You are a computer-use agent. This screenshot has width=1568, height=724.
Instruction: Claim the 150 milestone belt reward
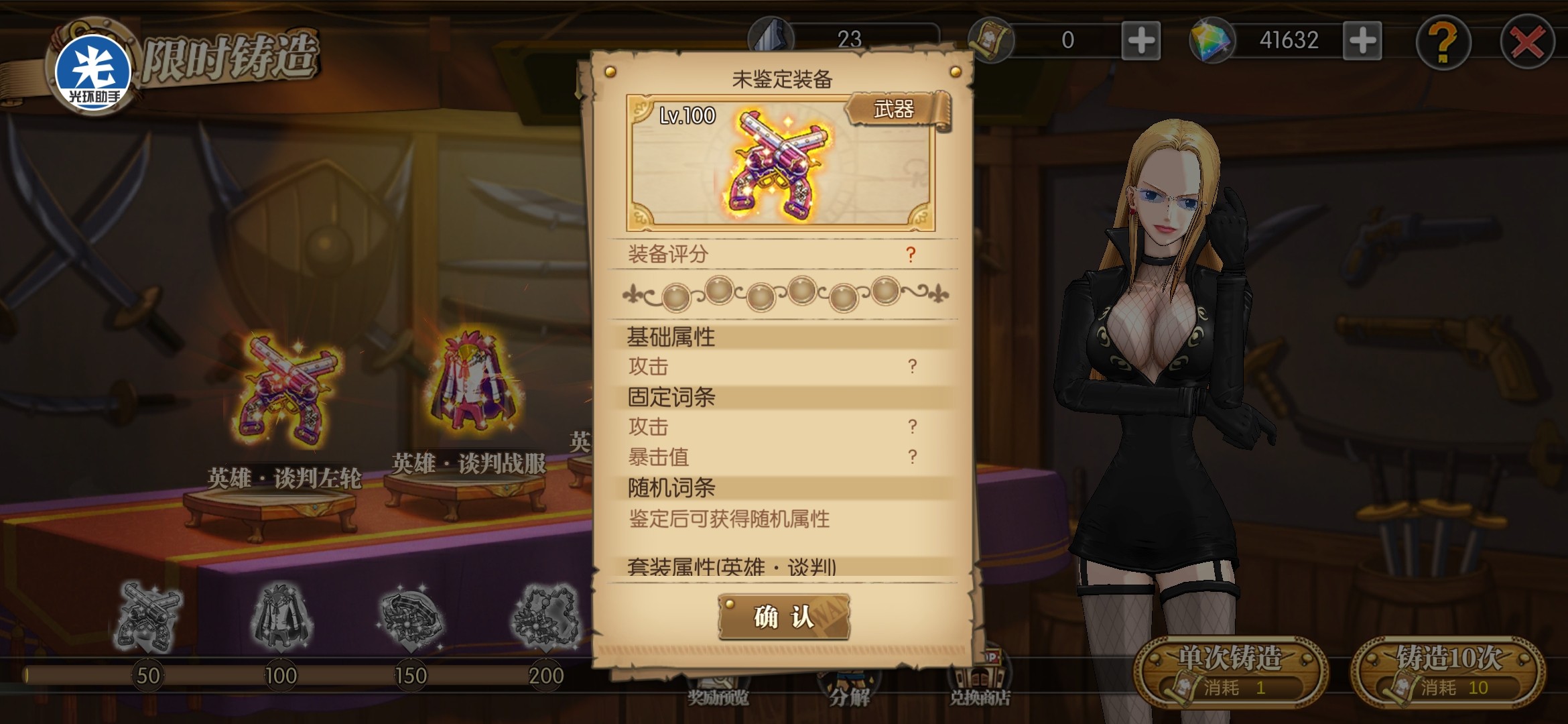411,617
